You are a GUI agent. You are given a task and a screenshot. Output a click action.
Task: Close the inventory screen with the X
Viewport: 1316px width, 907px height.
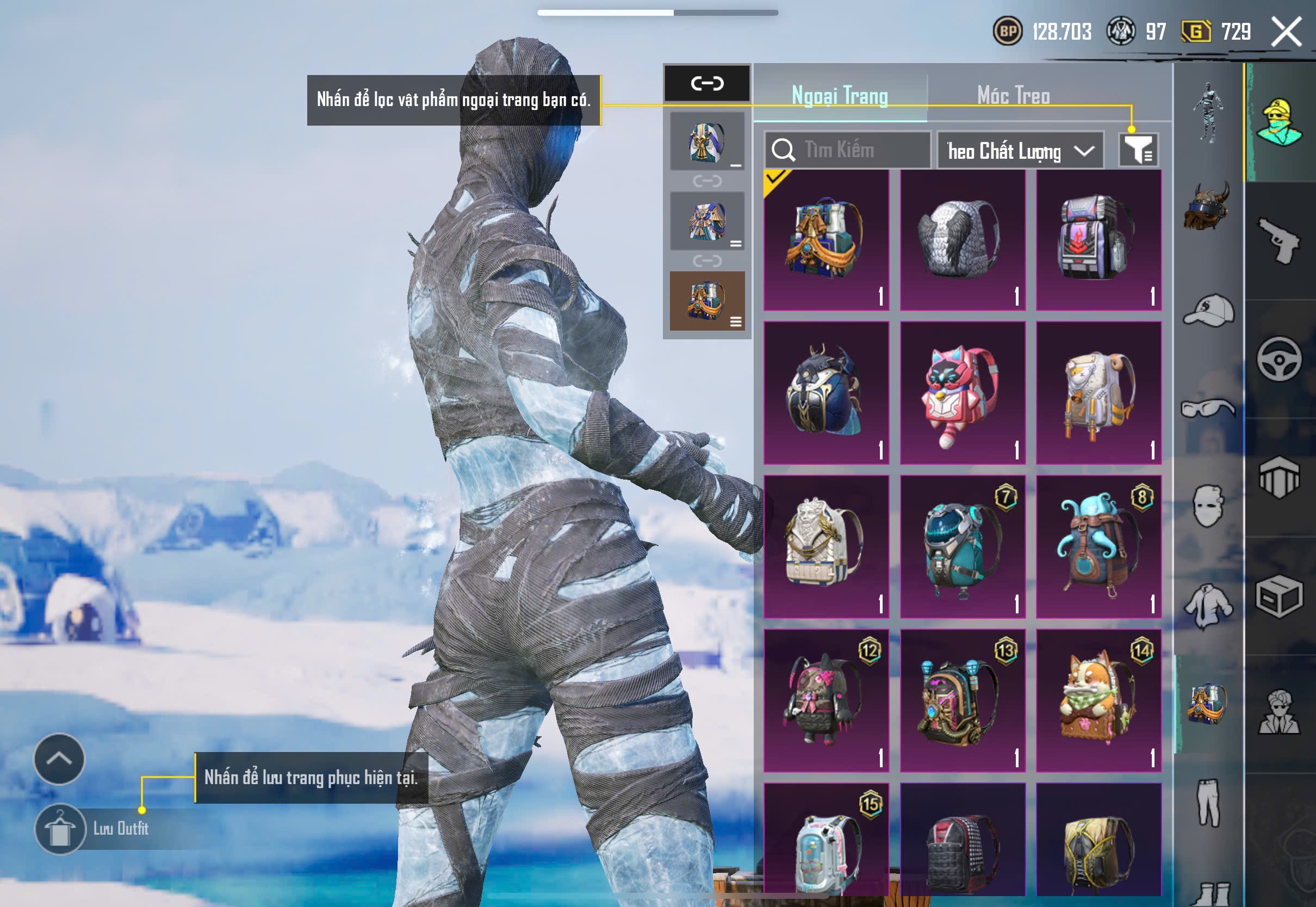pyautogui.click(x=1286, y=31)
